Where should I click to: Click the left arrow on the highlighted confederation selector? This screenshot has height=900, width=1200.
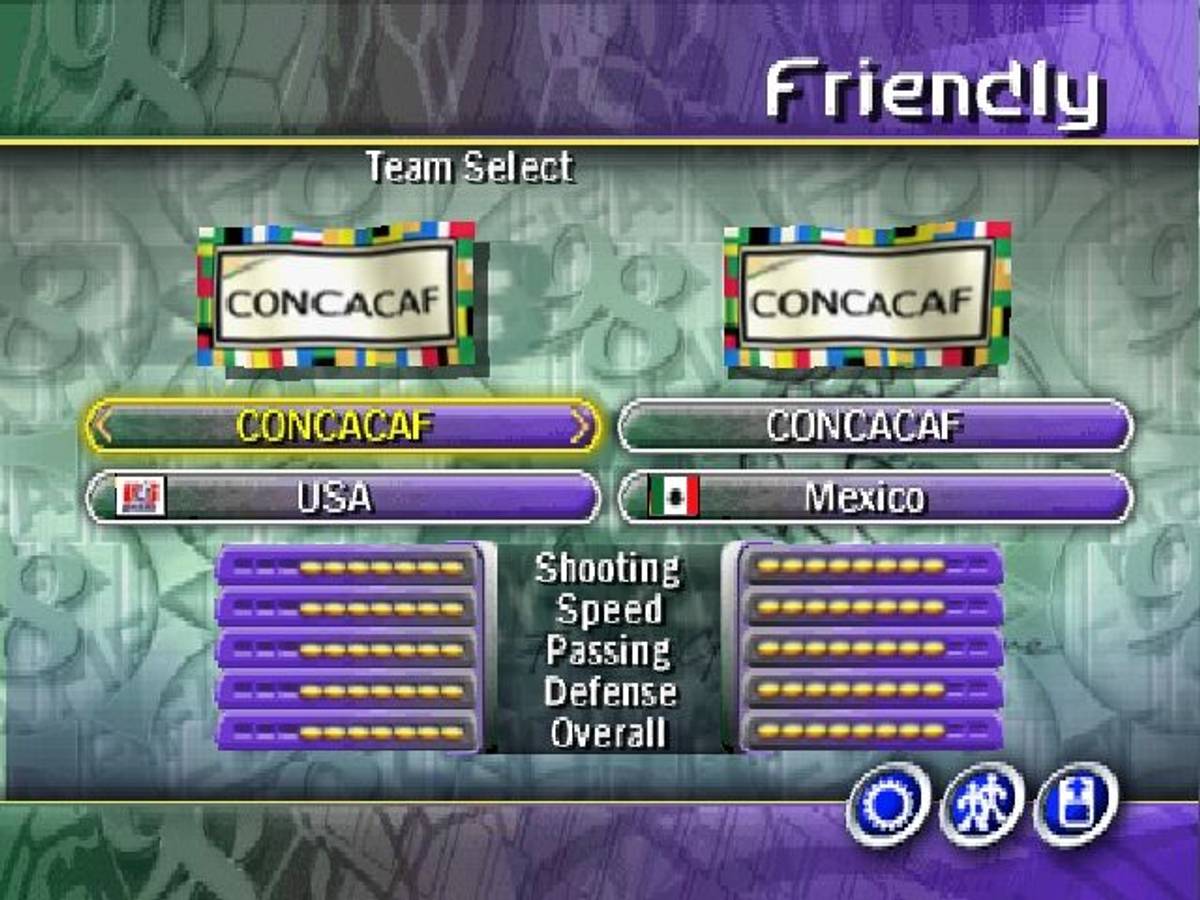[x=101, y=427]
